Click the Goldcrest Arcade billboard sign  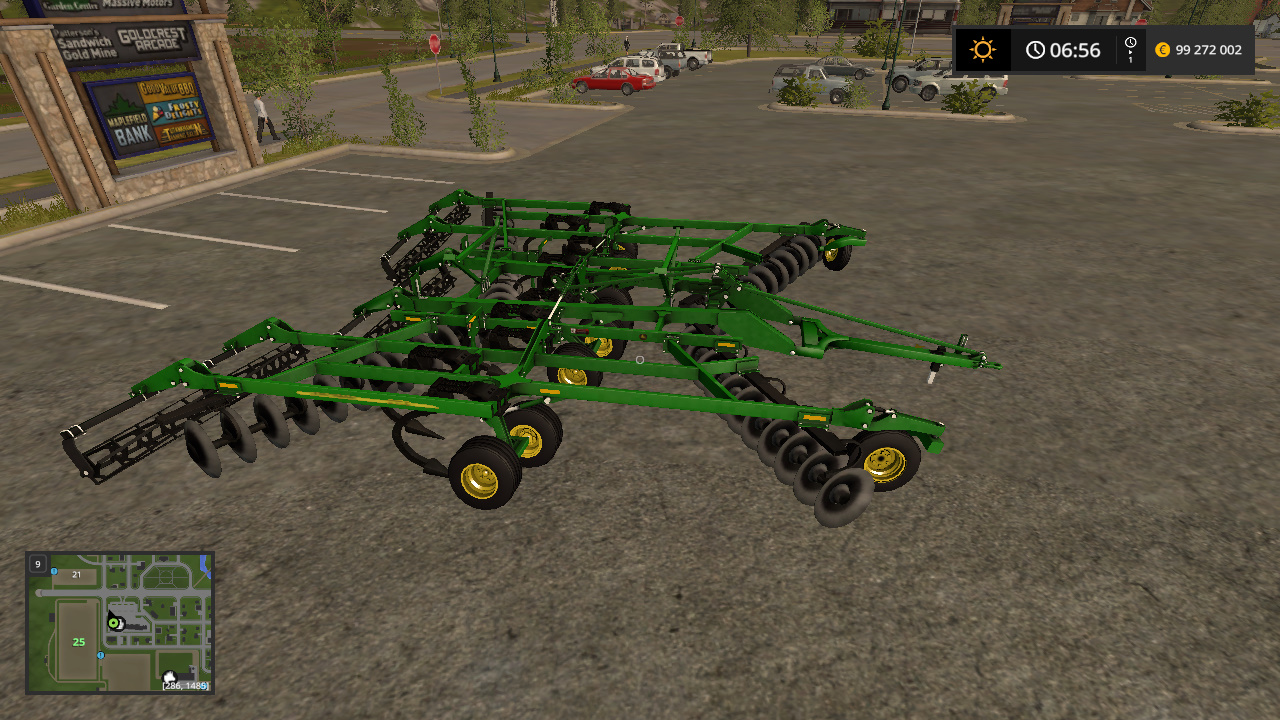pos(151,40)
